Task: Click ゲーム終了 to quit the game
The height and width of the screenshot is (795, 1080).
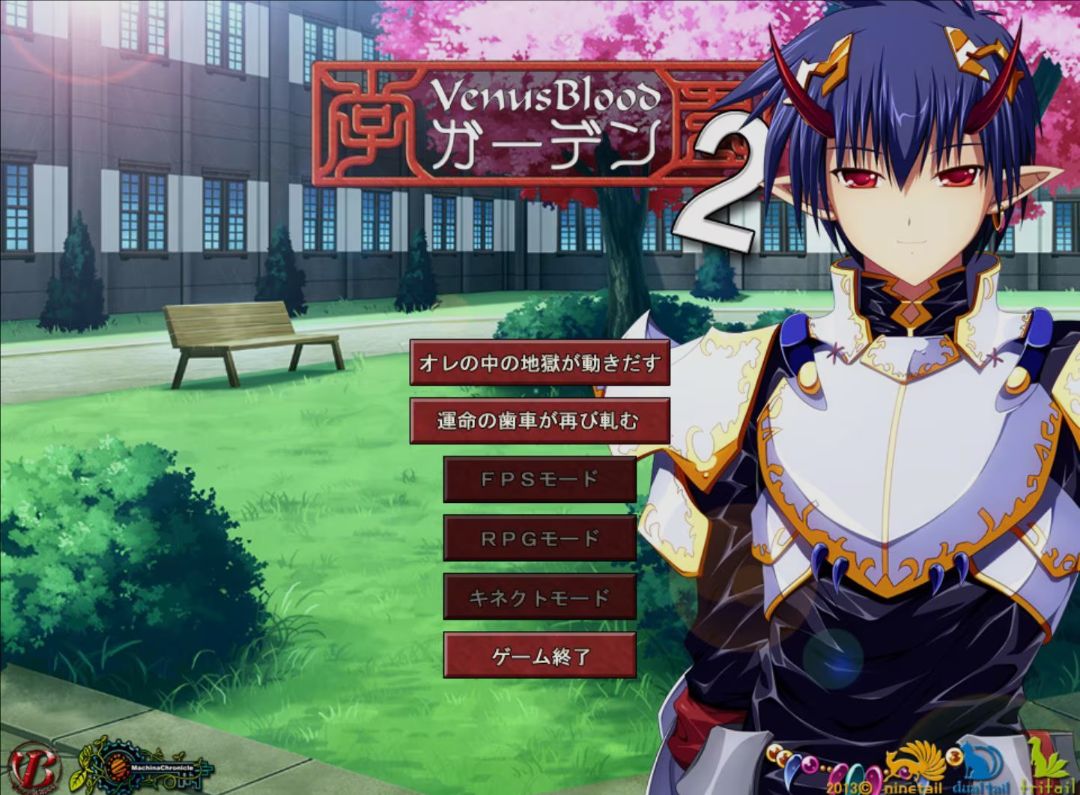Action: (x=539, y=656)
